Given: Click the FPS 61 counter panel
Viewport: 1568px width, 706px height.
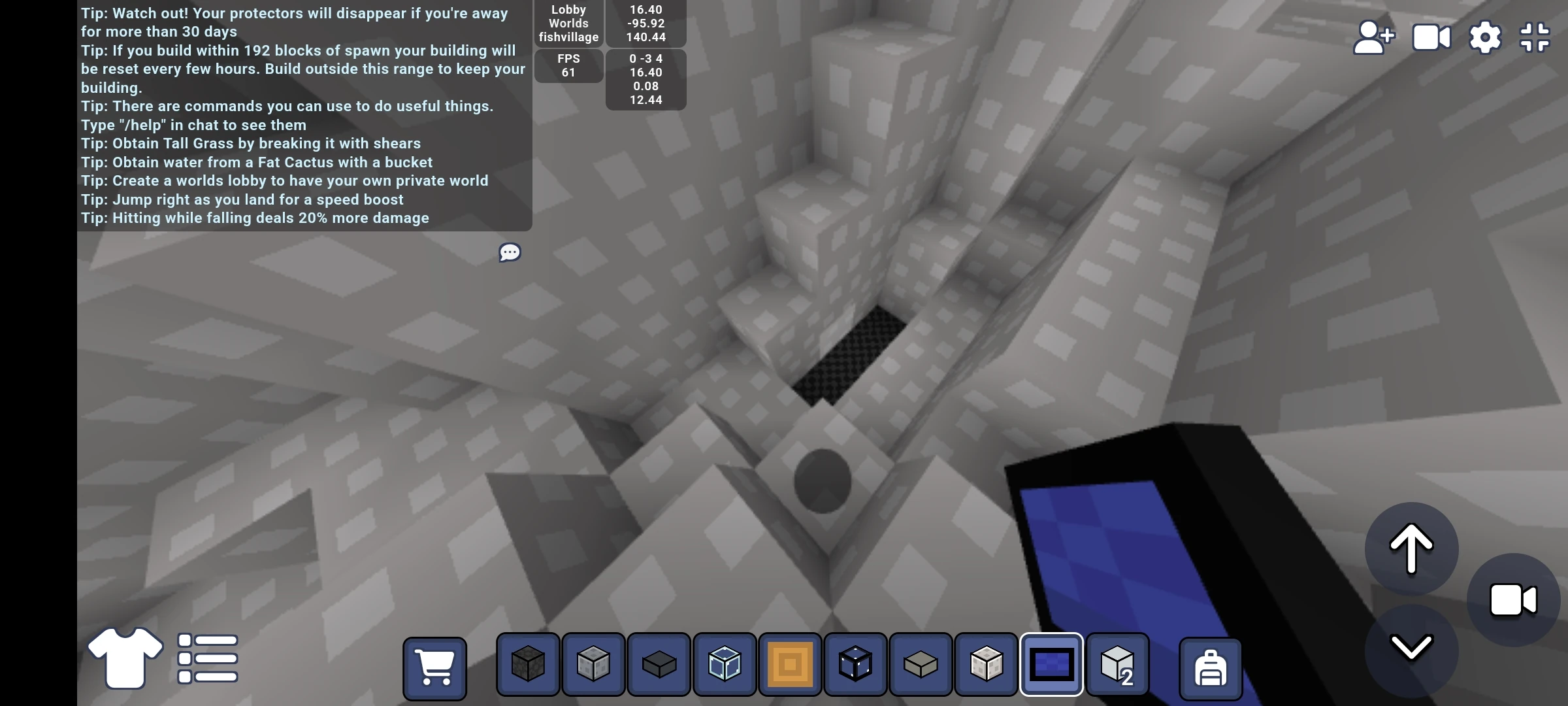Looking at the screenshot, I should 568,65.
